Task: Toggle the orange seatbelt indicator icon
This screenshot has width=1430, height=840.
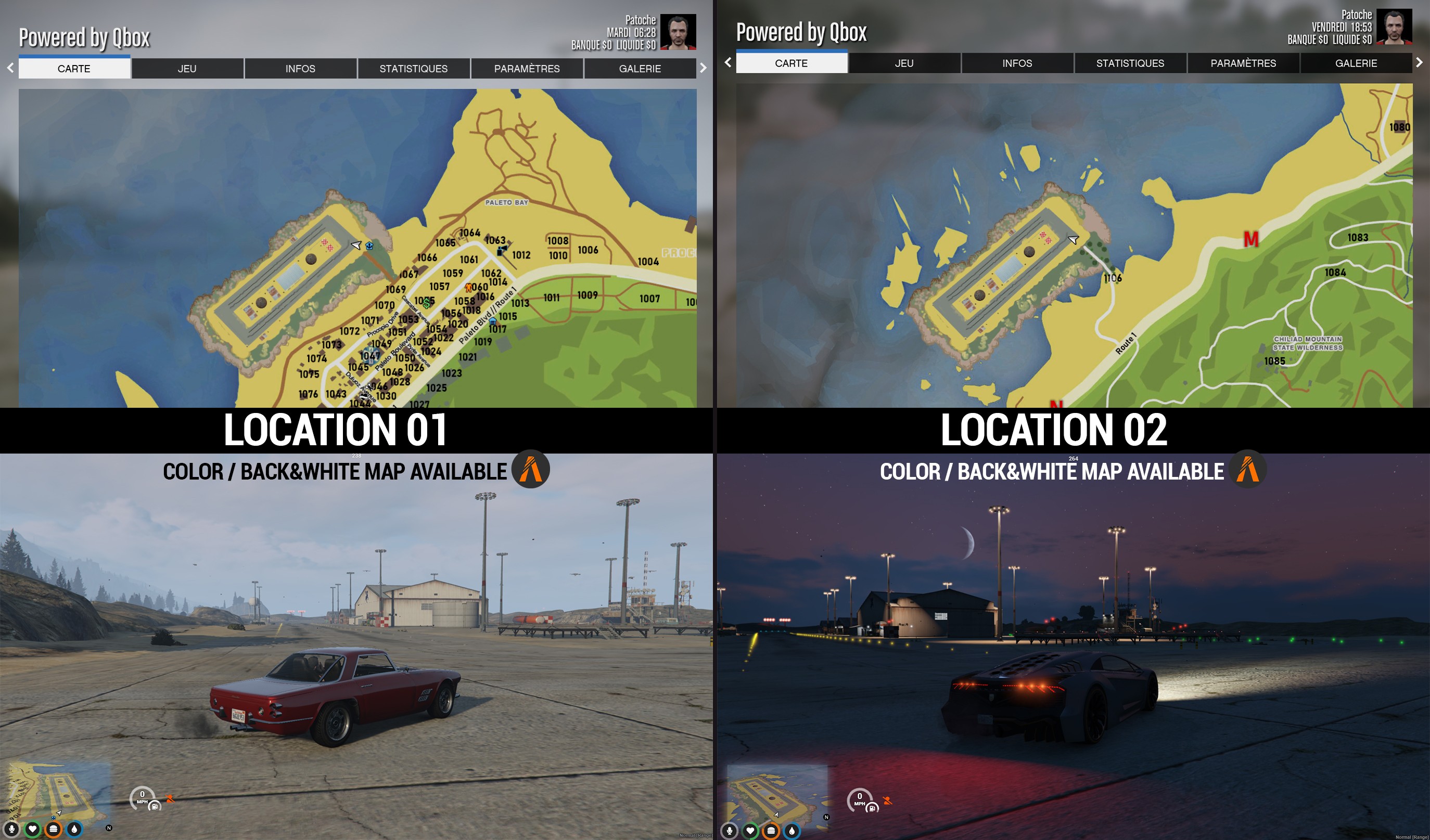Action: [x=169, y=798]
